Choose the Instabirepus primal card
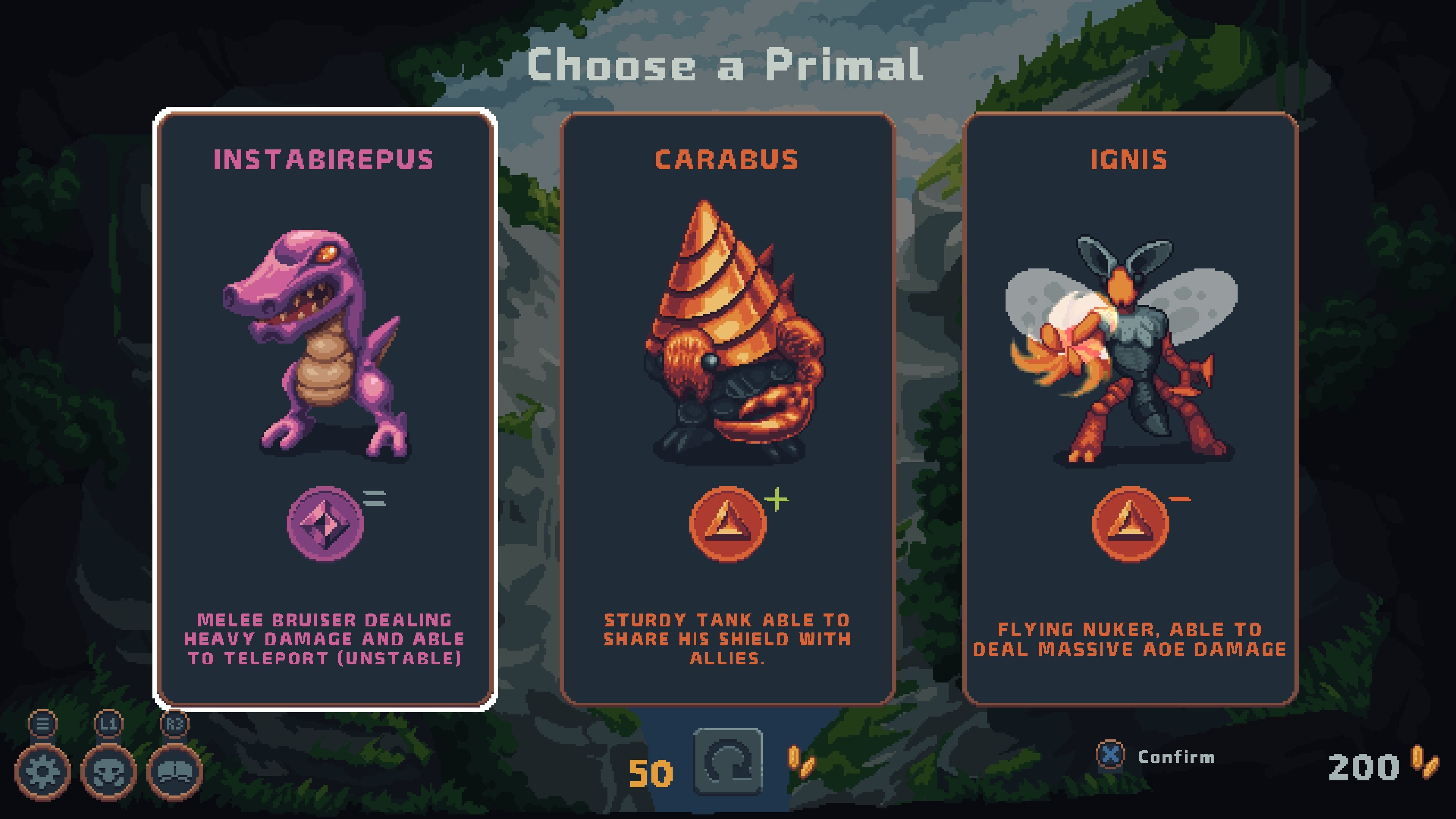The height and width of the screenshot is (819, 1456). coord(325,408)
